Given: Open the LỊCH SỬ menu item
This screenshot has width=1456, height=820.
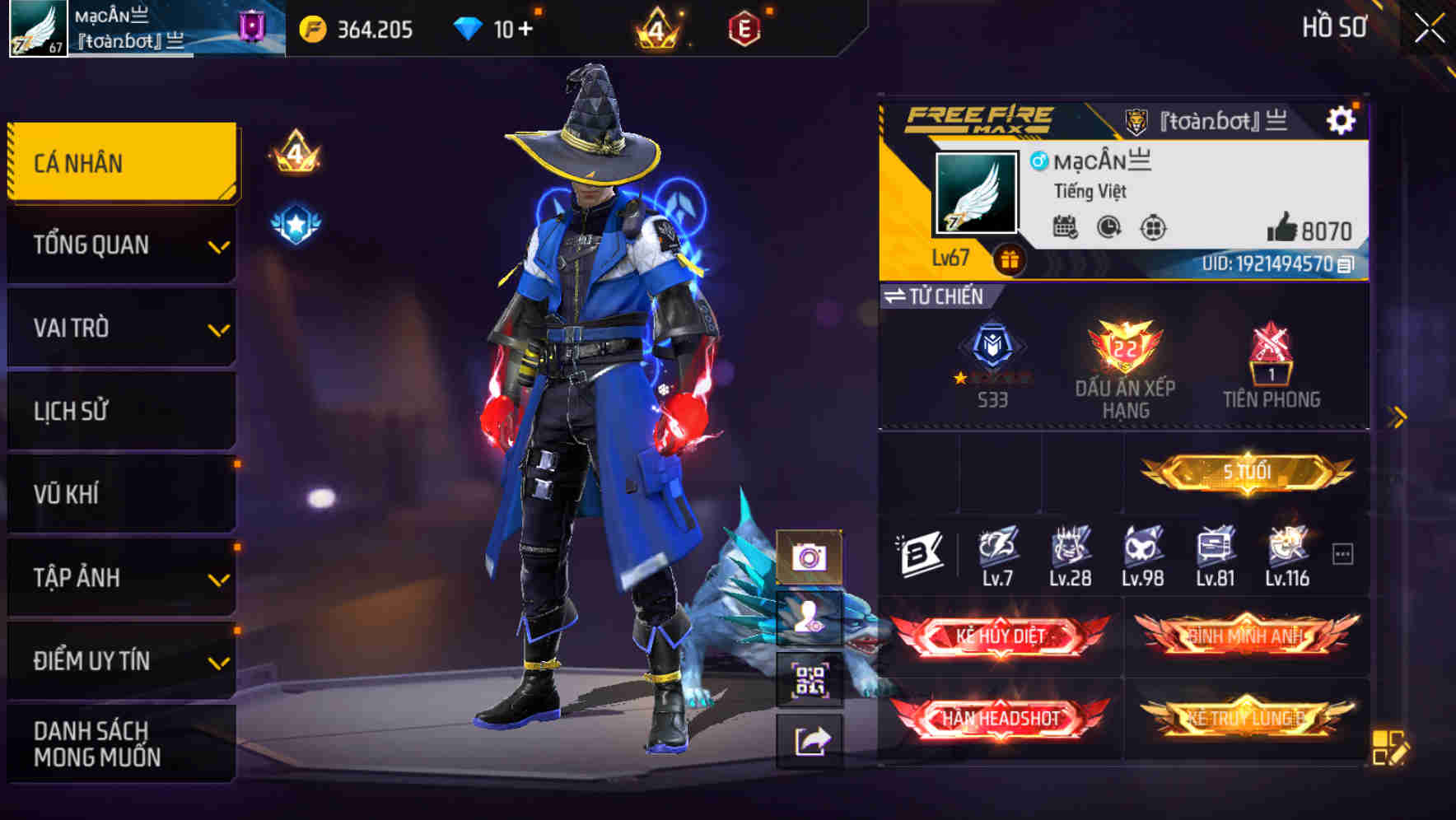Looking at the screenshot, I should pos(120,411).
